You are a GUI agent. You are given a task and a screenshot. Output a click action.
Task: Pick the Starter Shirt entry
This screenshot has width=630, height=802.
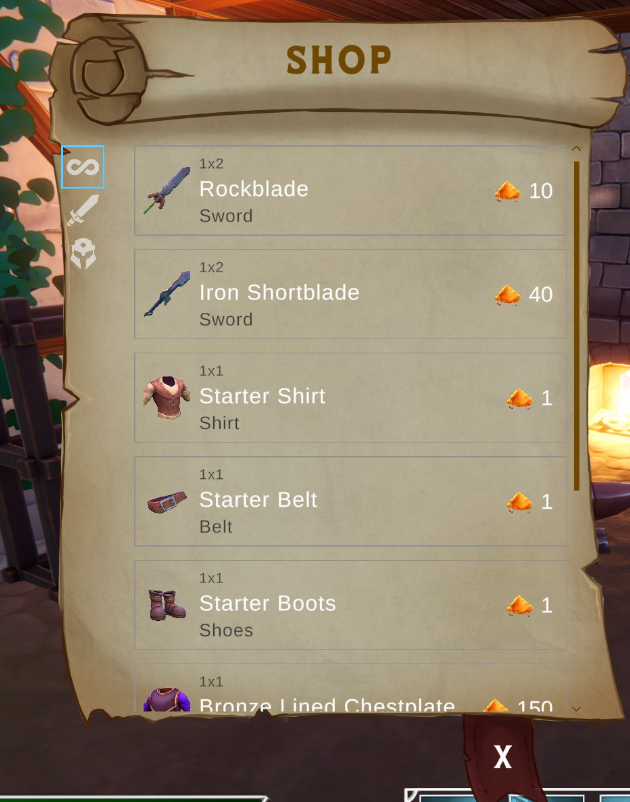coord(350,397)
